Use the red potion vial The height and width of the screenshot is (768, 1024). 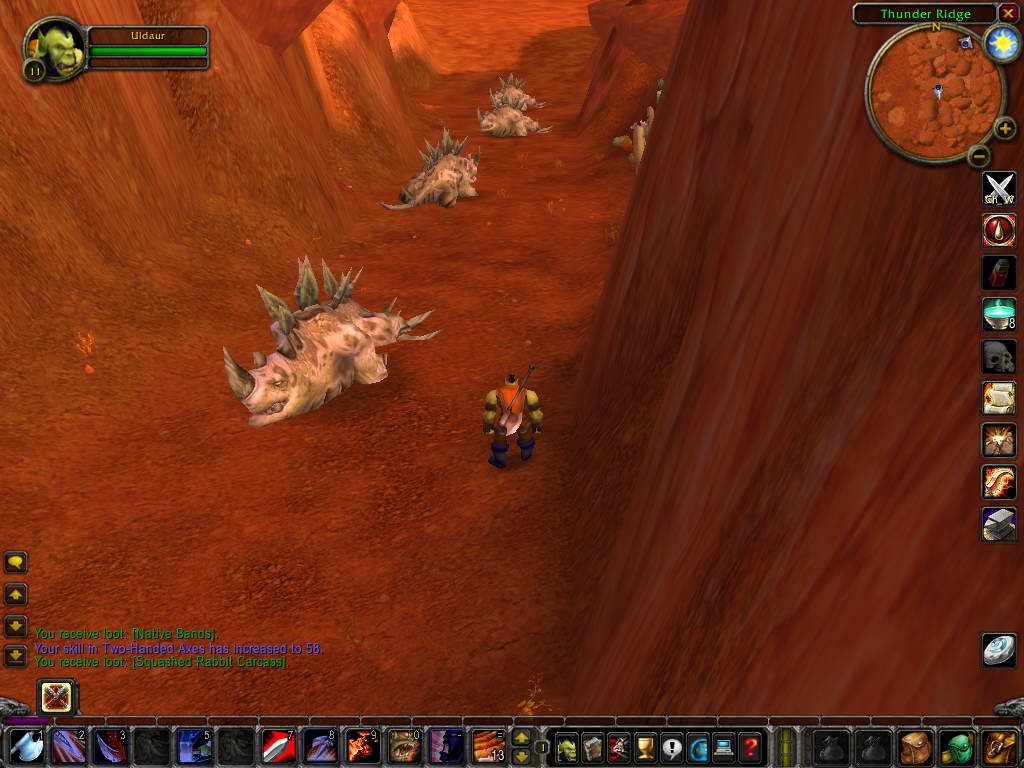999,272
